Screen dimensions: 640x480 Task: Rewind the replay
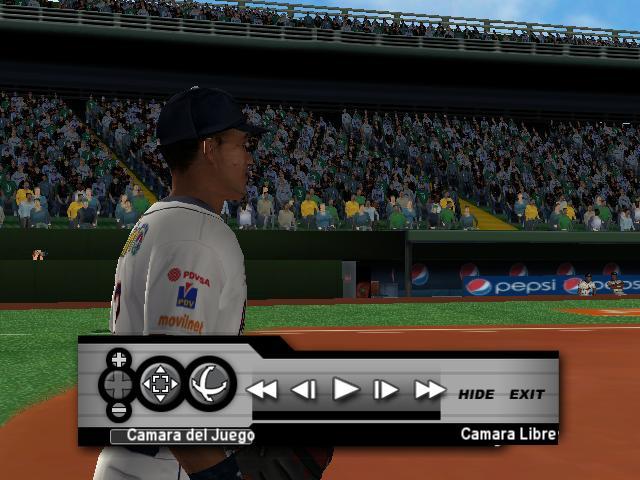tap(262, 390)
